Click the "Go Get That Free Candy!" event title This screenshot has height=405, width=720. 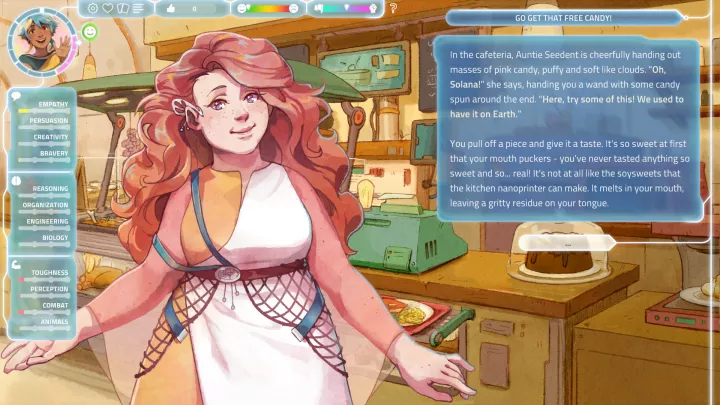[563, 18]
